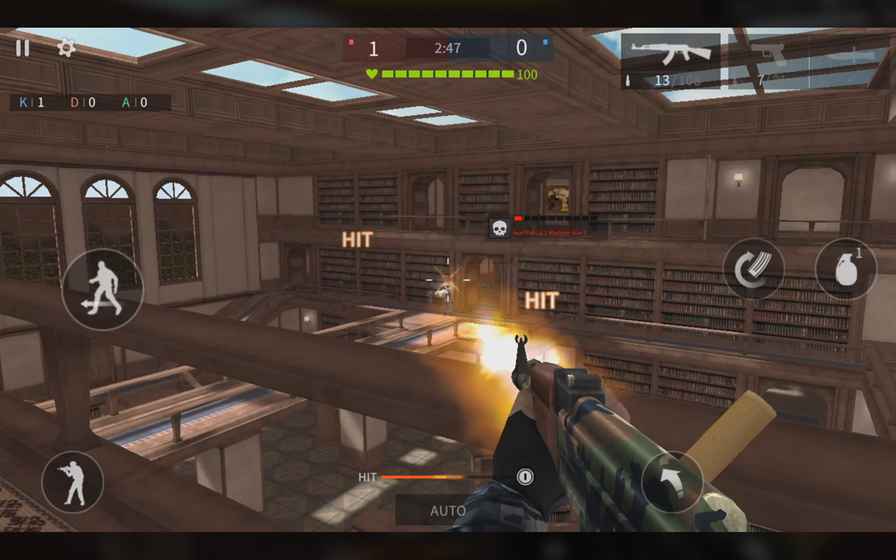Reload the weapon with the magazine button

coord(753,268)
